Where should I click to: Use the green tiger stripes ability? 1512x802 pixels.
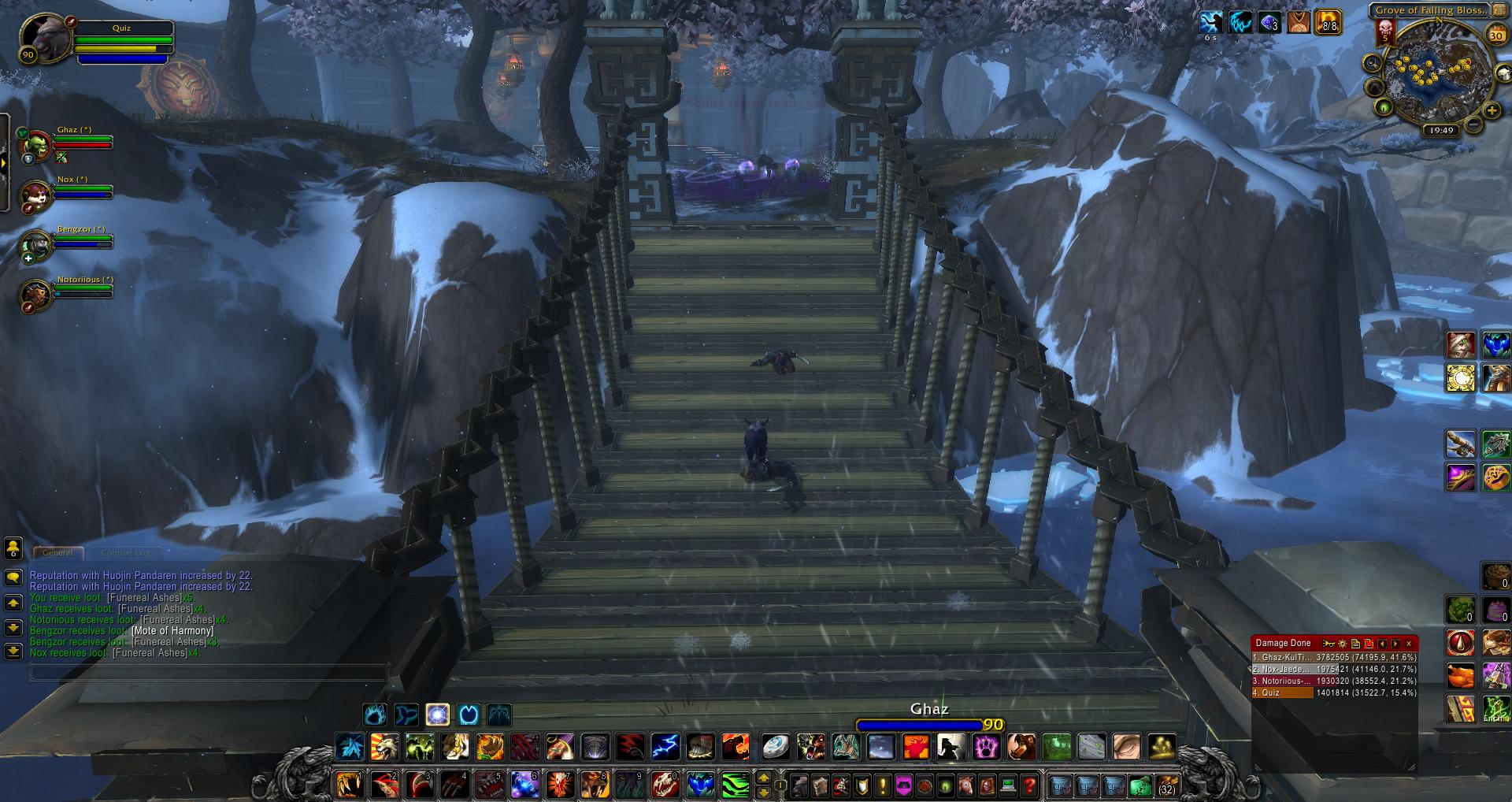click(x=735, y=785)
